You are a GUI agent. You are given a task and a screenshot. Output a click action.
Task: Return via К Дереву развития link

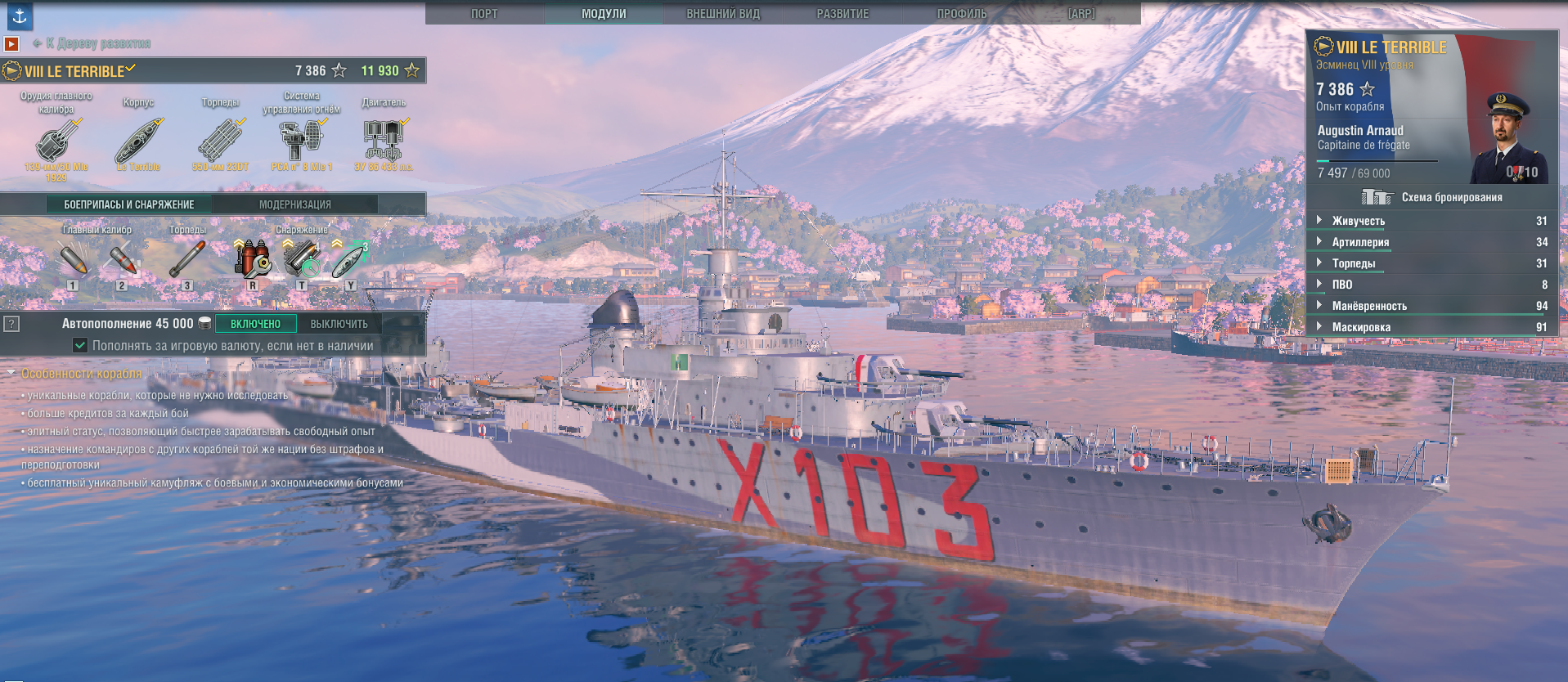(97, 43)
